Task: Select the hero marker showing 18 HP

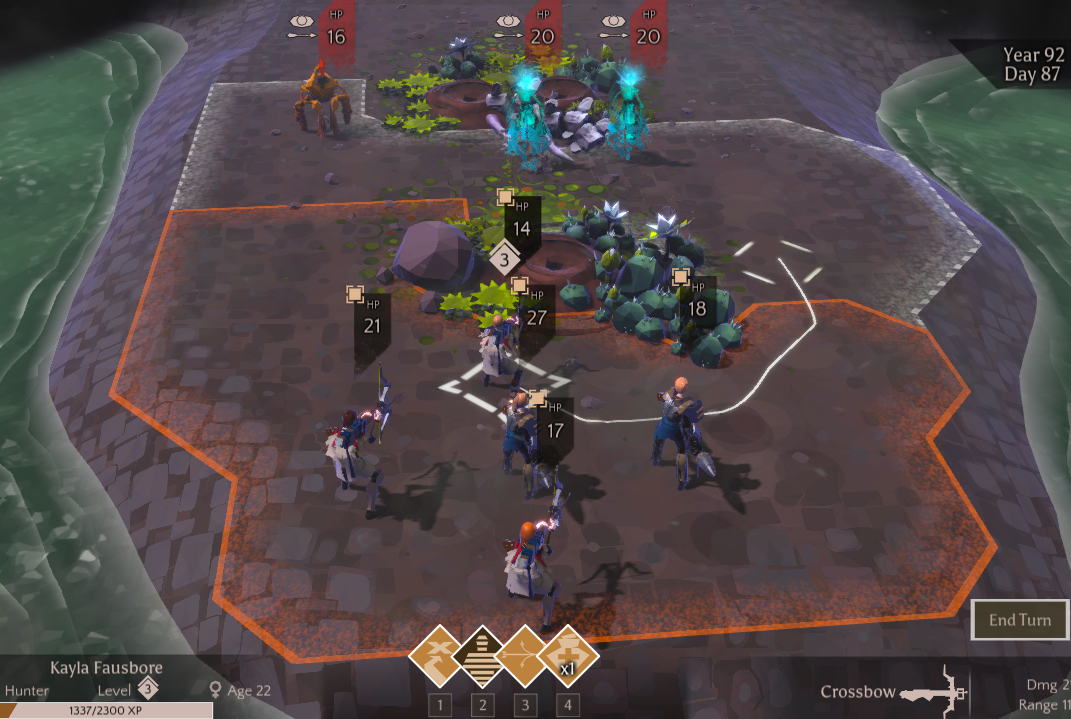Action: pyautogui.click(x=695, y=300)
